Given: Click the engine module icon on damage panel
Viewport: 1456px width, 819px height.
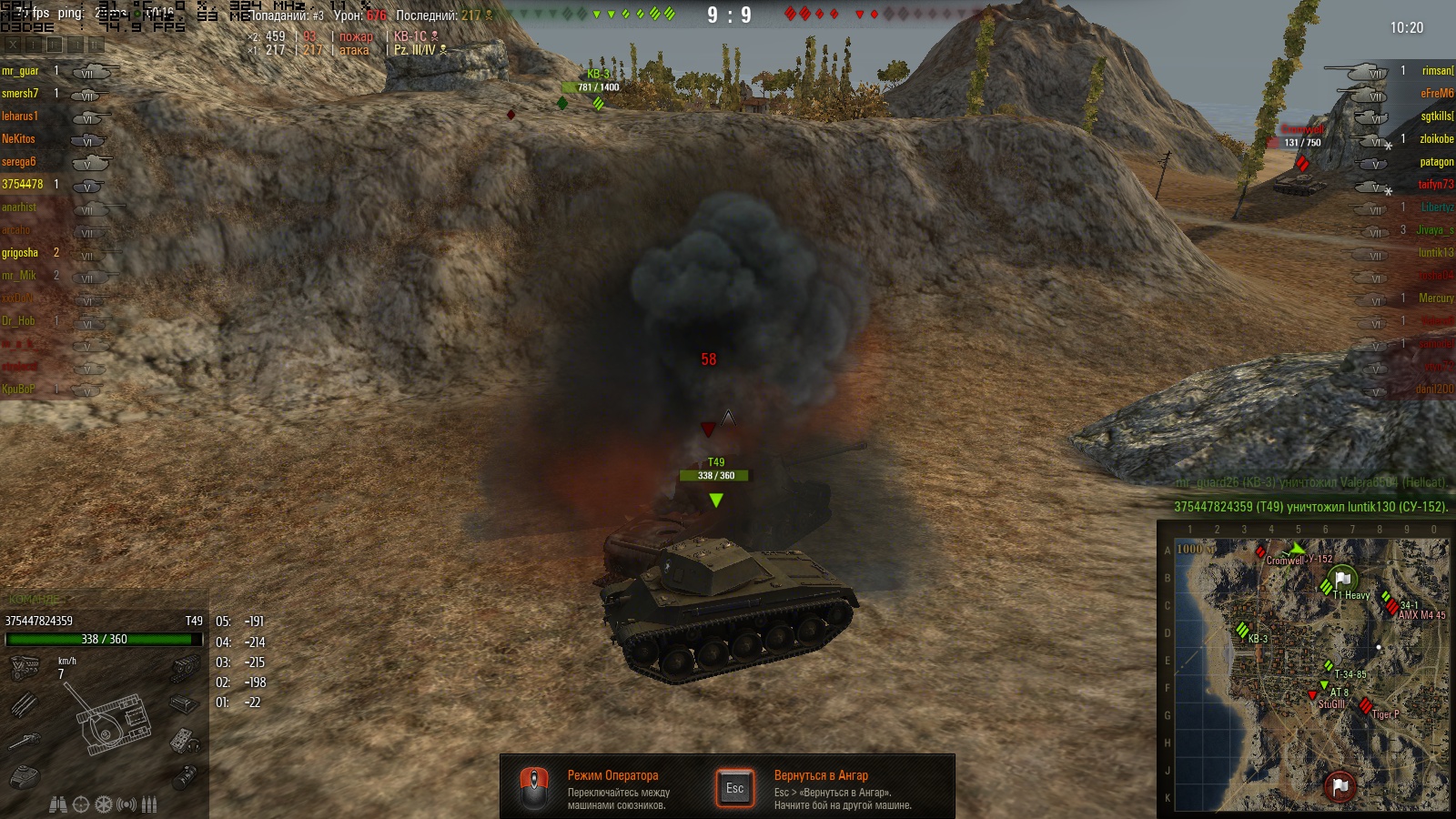Looking at the screenshot, I should 24,669.
